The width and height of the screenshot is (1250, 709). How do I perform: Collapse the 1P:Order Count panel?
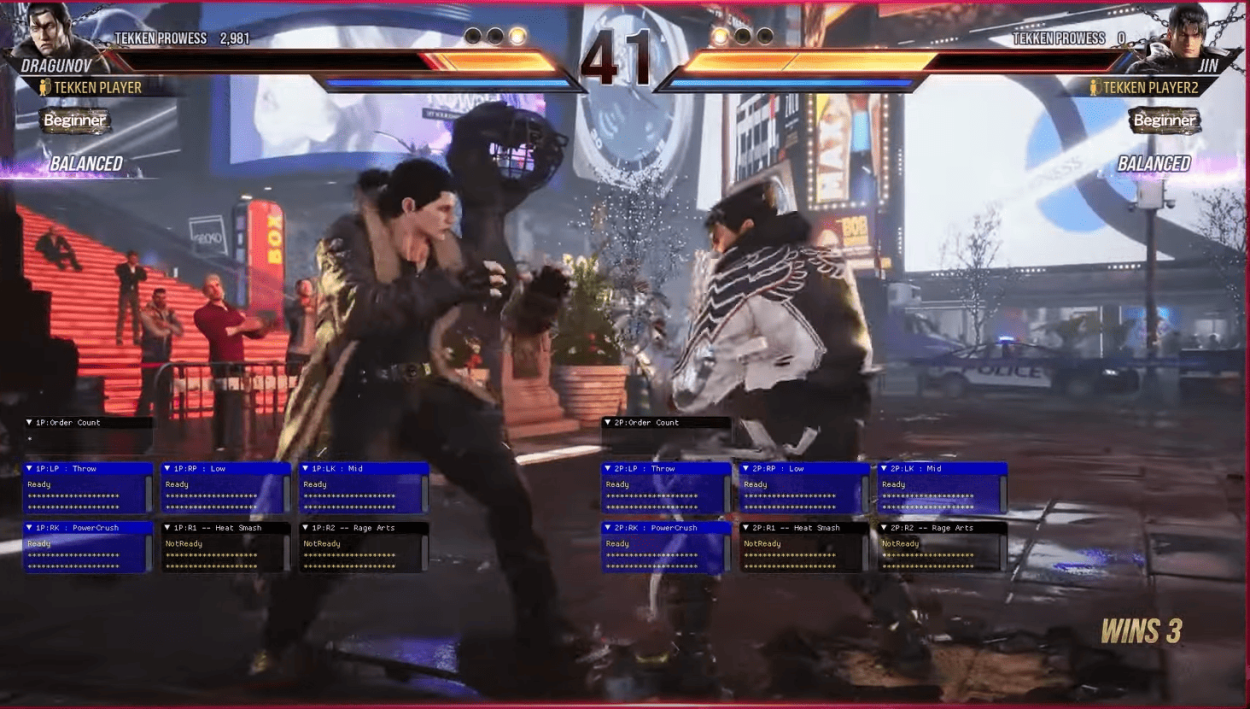pos(30,423)
